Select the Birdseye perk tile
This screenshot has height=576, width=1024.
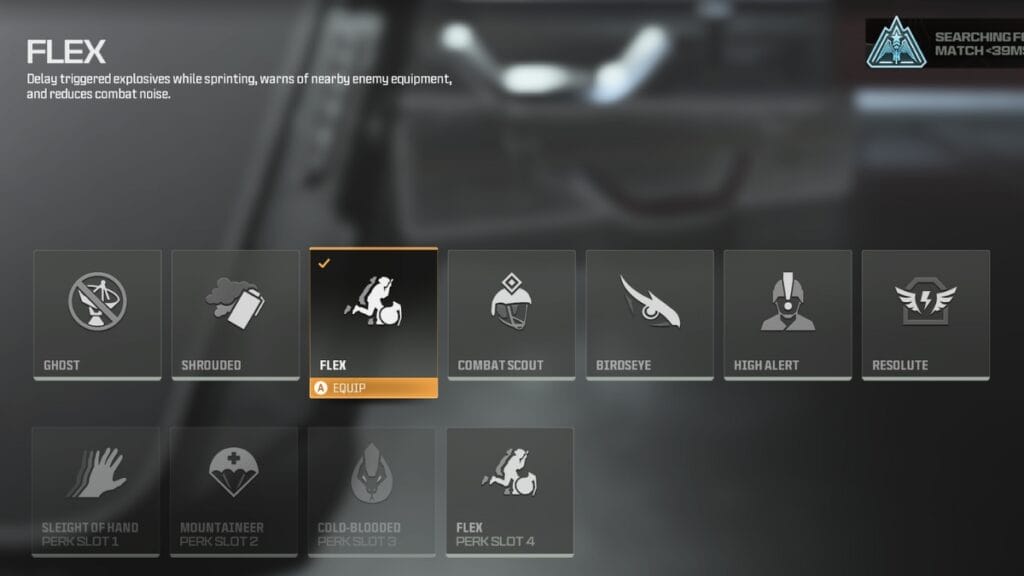649,314
